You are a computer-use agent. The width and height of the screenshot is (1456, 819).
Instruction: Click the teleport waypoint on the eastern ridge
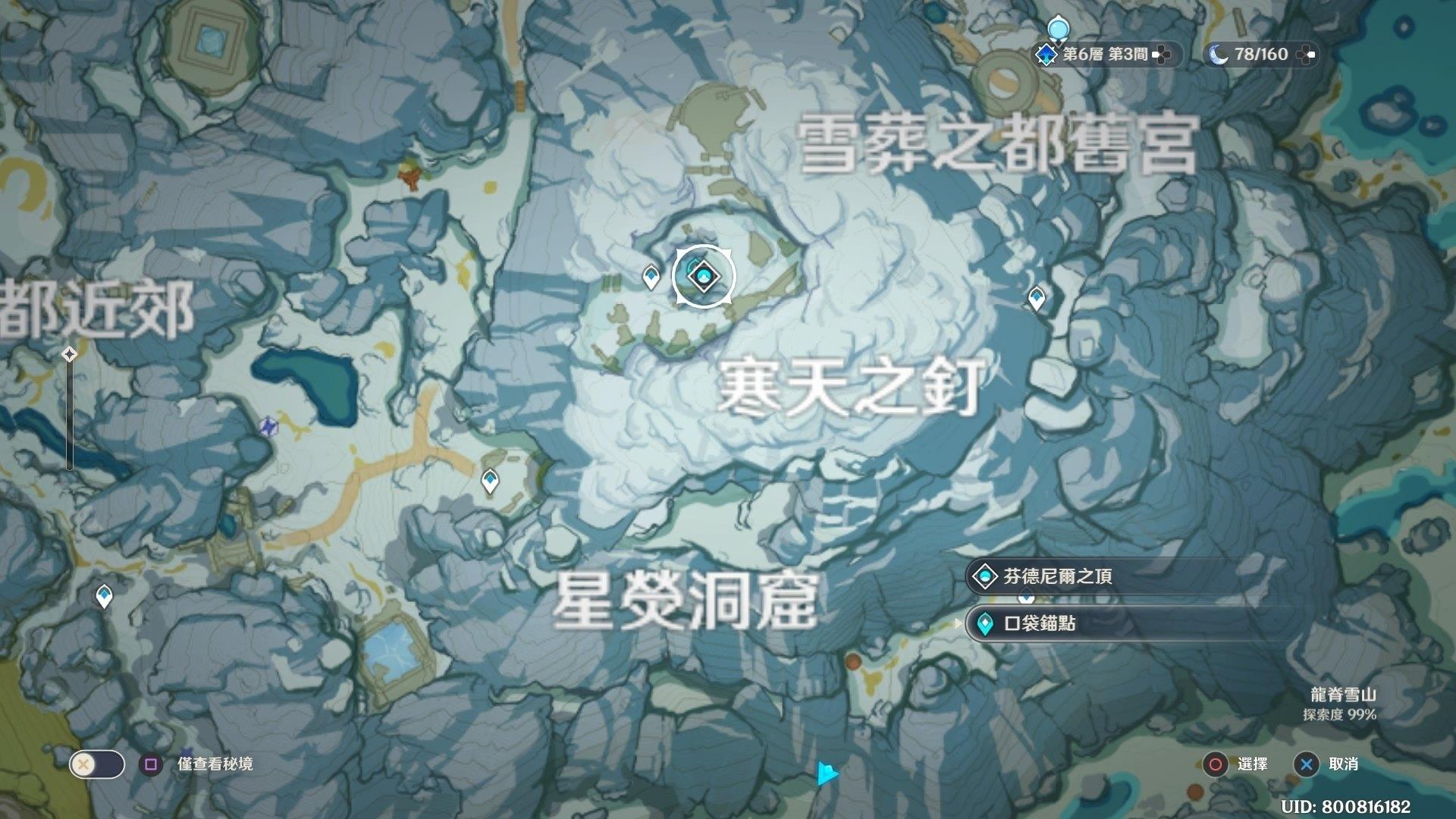(1036, 298)
